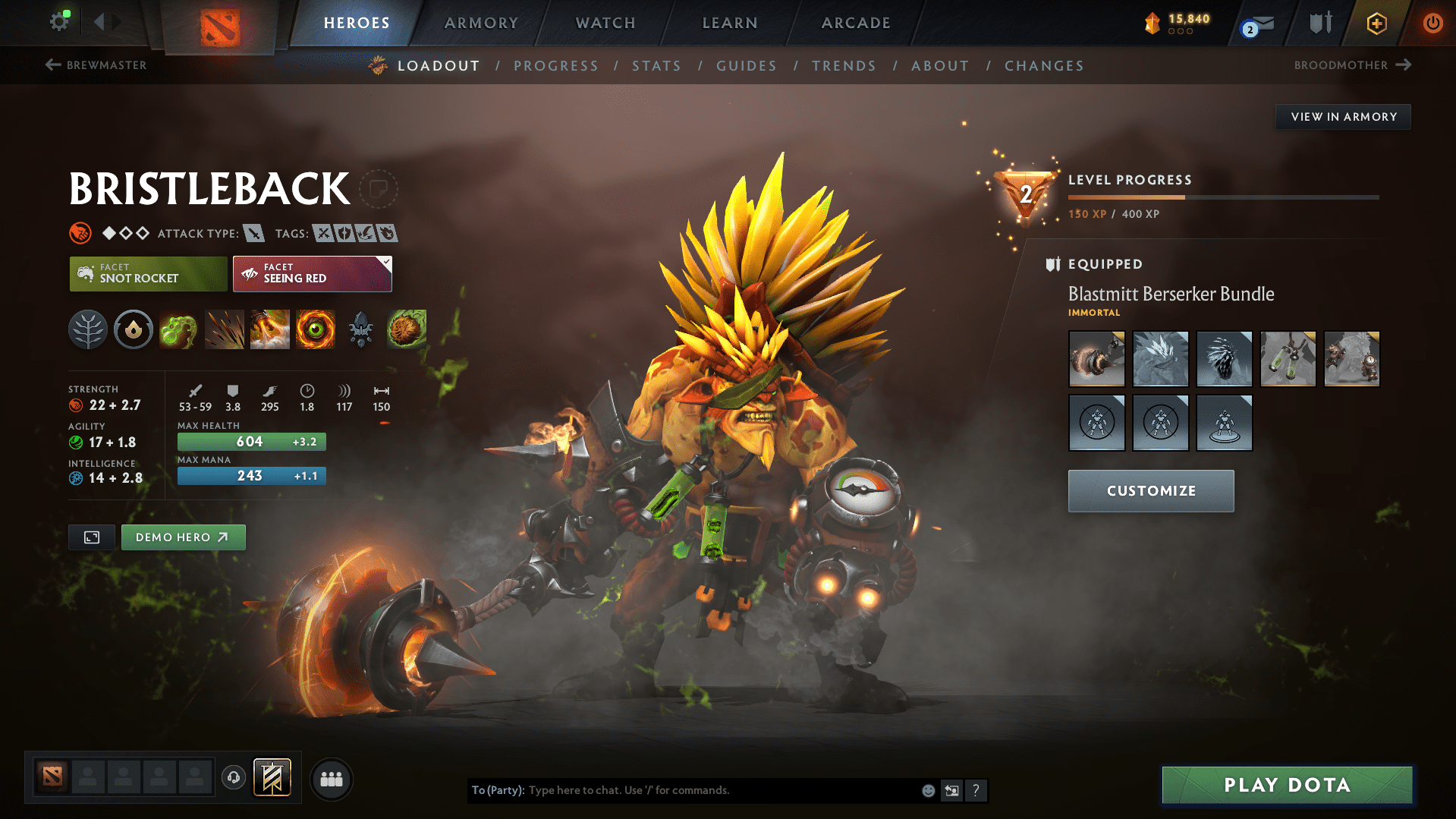Open the Watch tab
Screen dimensions: 1456x819
click(605, 23)
